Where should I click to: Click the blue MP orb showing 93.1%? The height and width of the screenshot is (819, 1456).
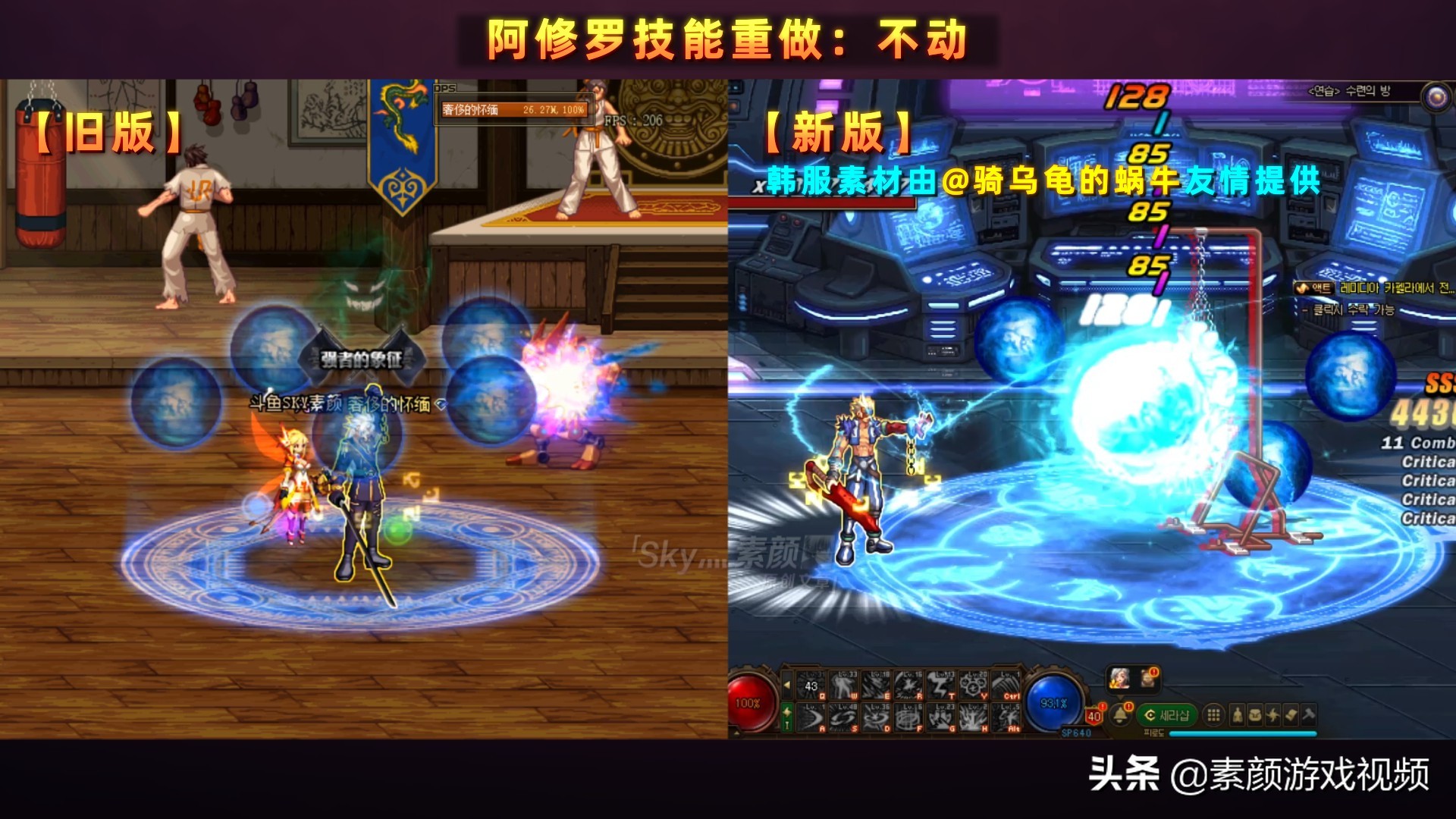click(x=1053, y=701)
